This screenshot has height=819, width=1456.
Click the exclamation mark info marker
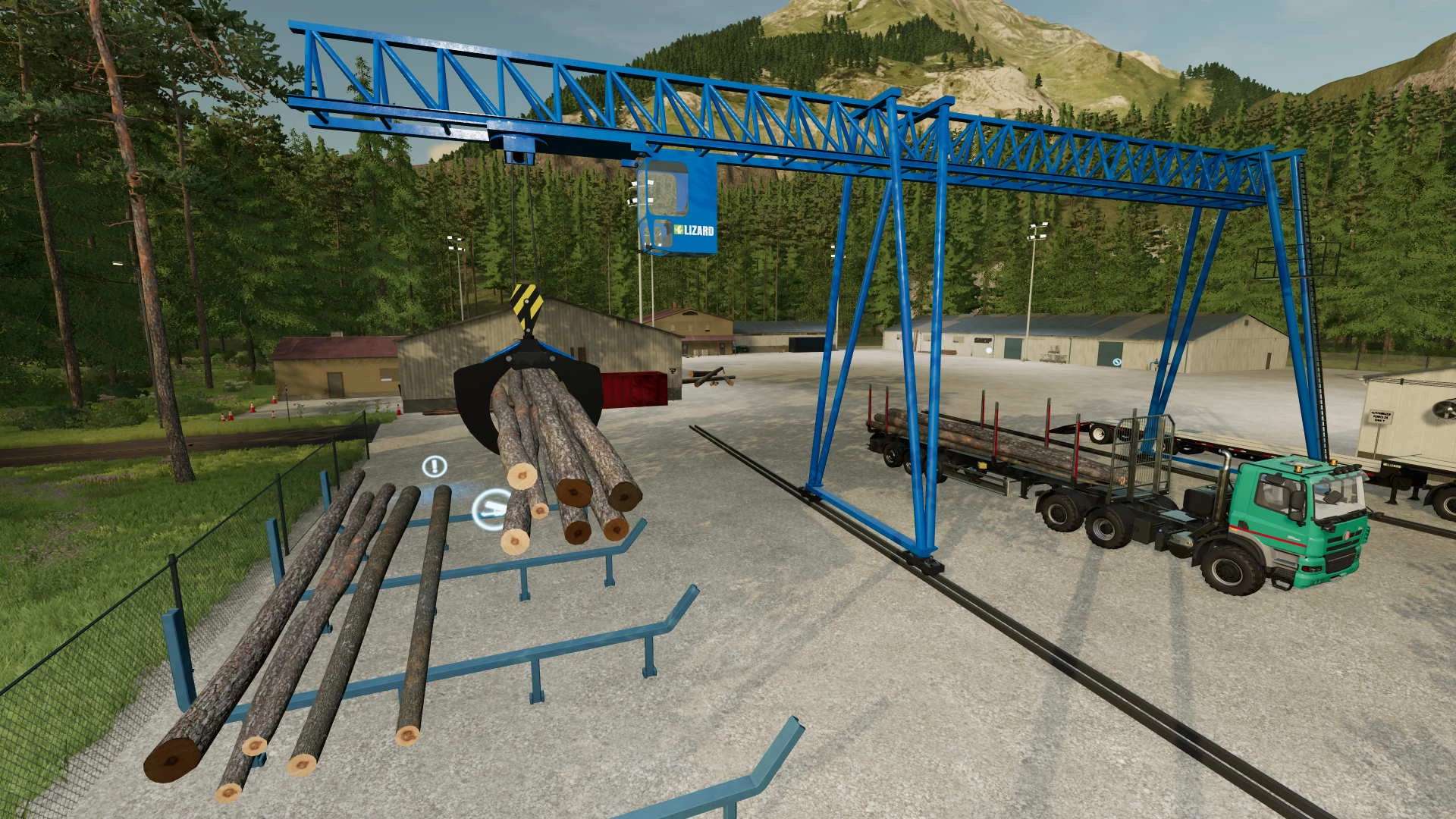434,466
